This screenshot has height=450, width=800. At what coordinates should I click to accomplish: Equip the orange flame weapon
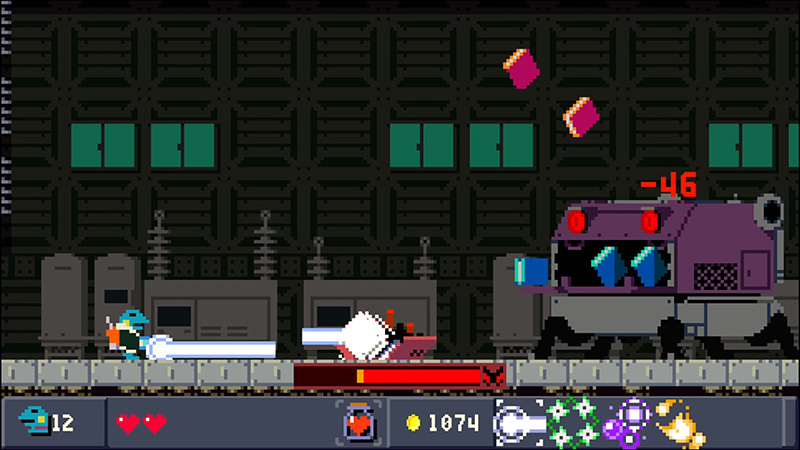click(679, 422)
